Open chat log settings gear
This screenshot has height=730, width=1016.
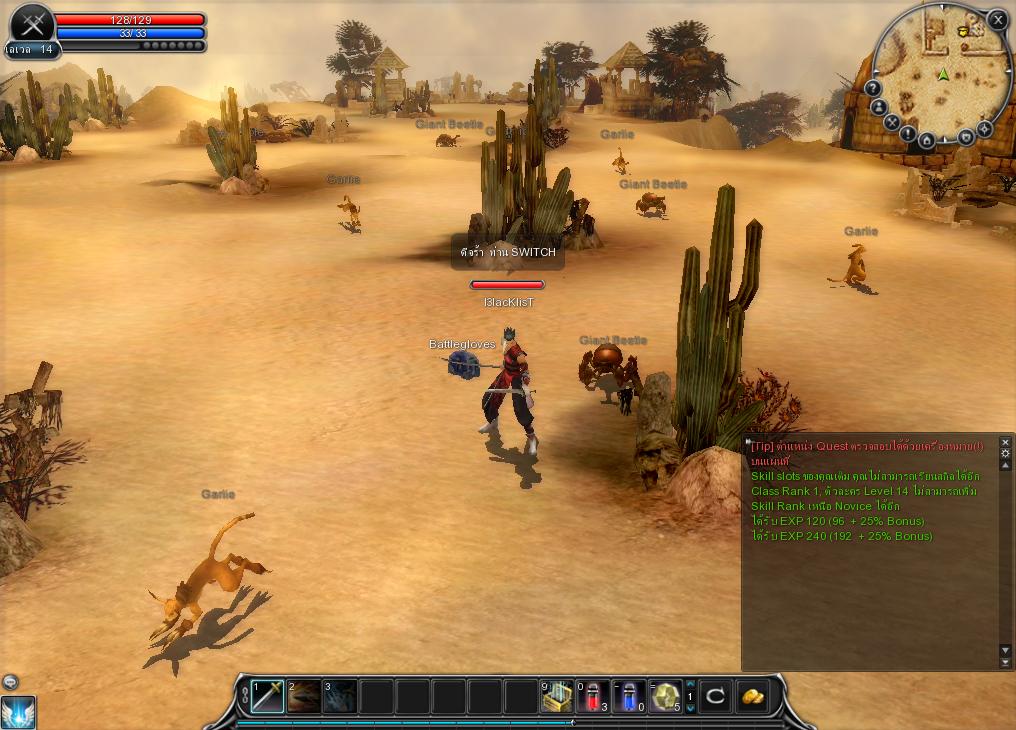pos(1005,453)
